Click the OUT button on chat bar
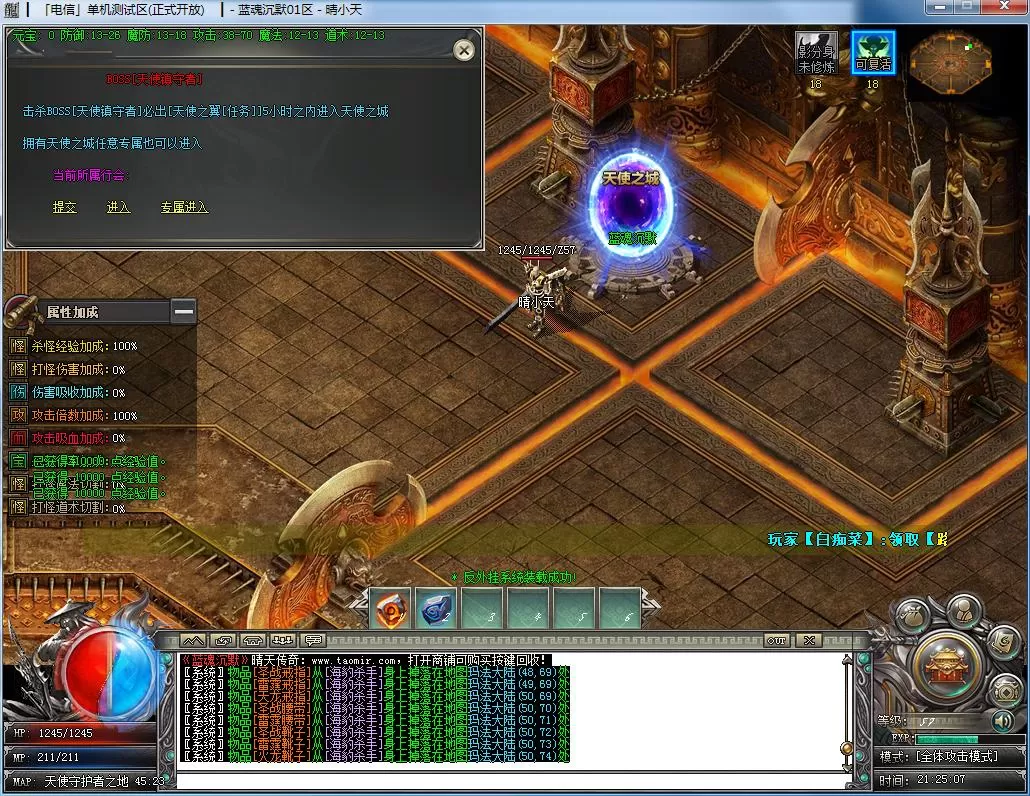This screenshot has width=1030, height=796. point(776,640)
